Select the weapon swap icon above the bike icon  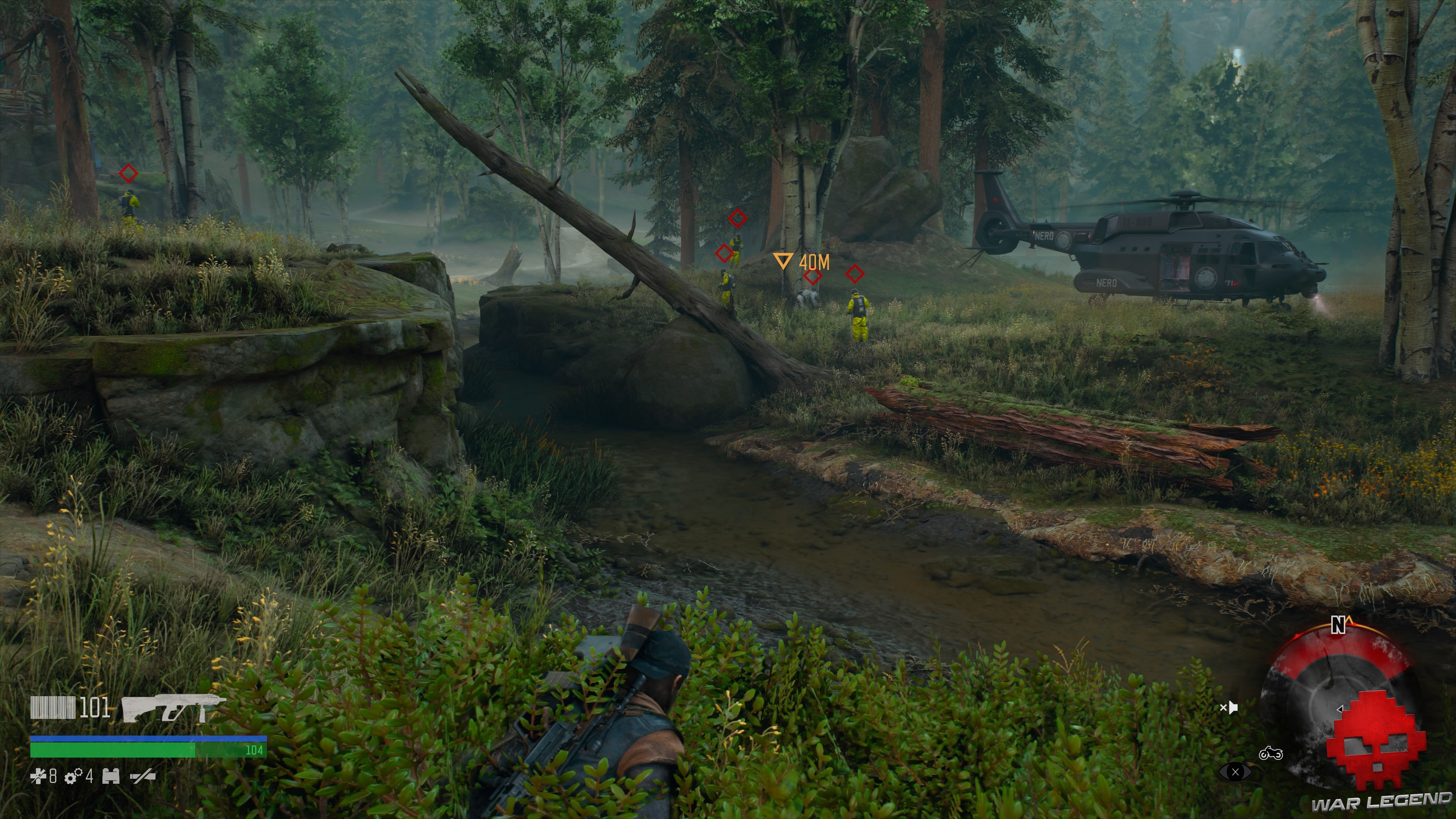click(x=1230, y=708)
